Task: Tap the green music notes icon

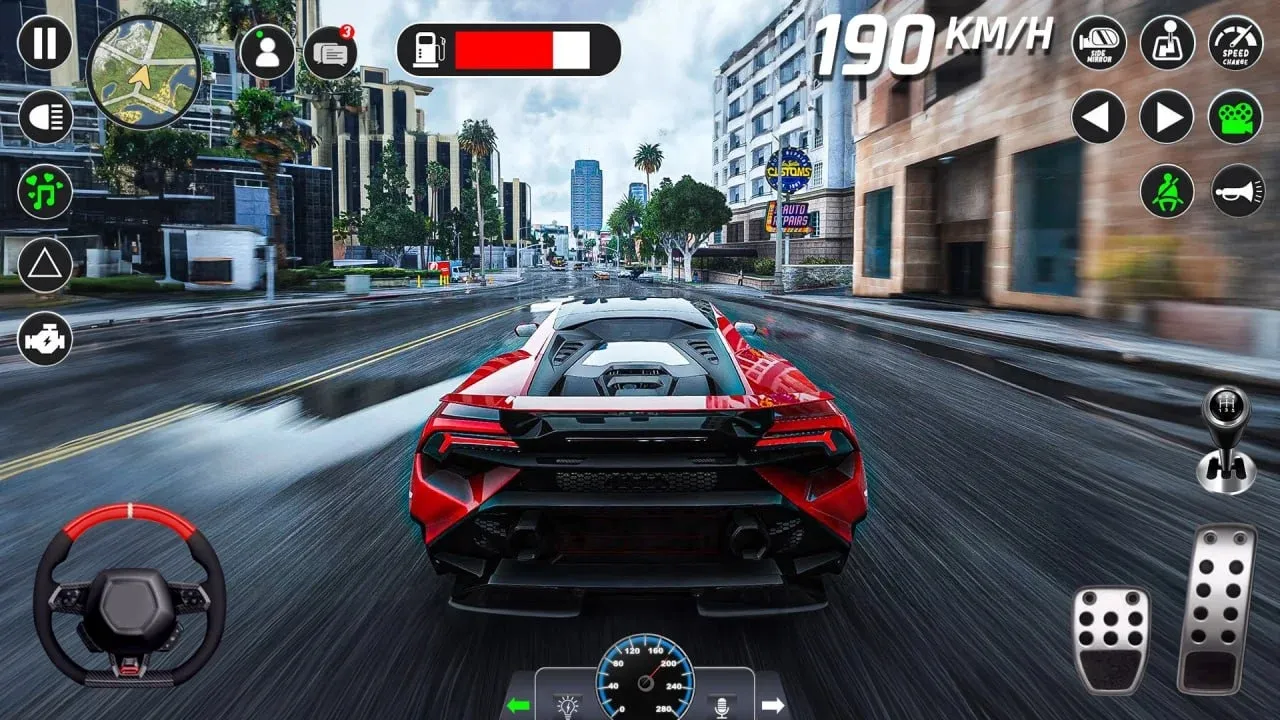Action: click(x=45, y=191)
